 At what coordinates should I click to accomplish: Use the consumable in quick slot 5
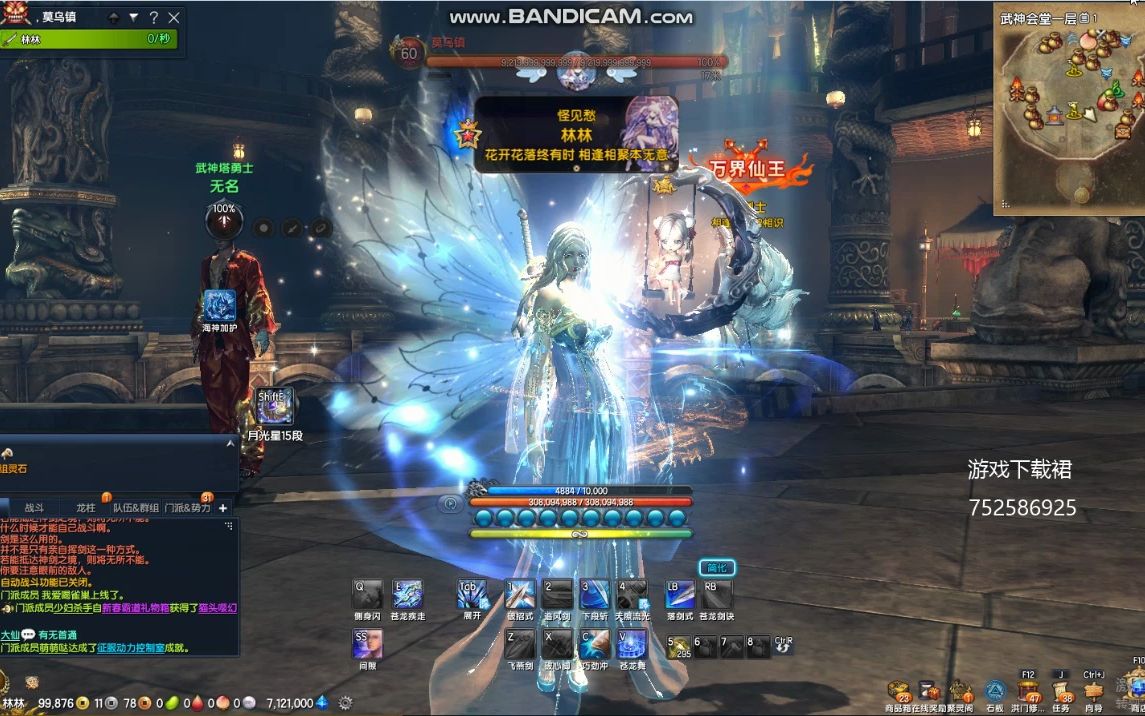point(680,647)
